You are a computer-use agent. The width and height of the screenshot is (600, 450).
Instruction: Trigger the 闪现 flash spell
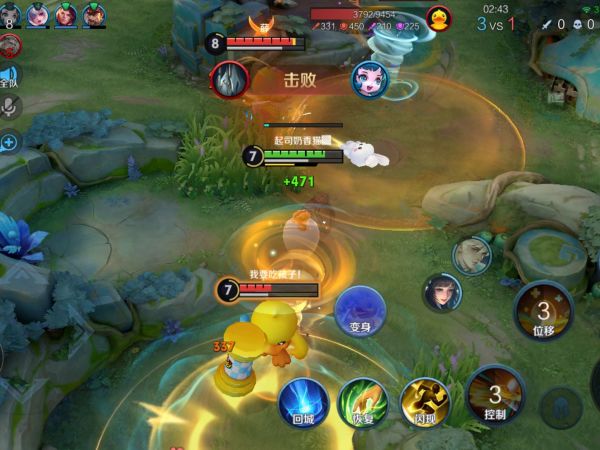pyautogui.click(x=424, y=401)
